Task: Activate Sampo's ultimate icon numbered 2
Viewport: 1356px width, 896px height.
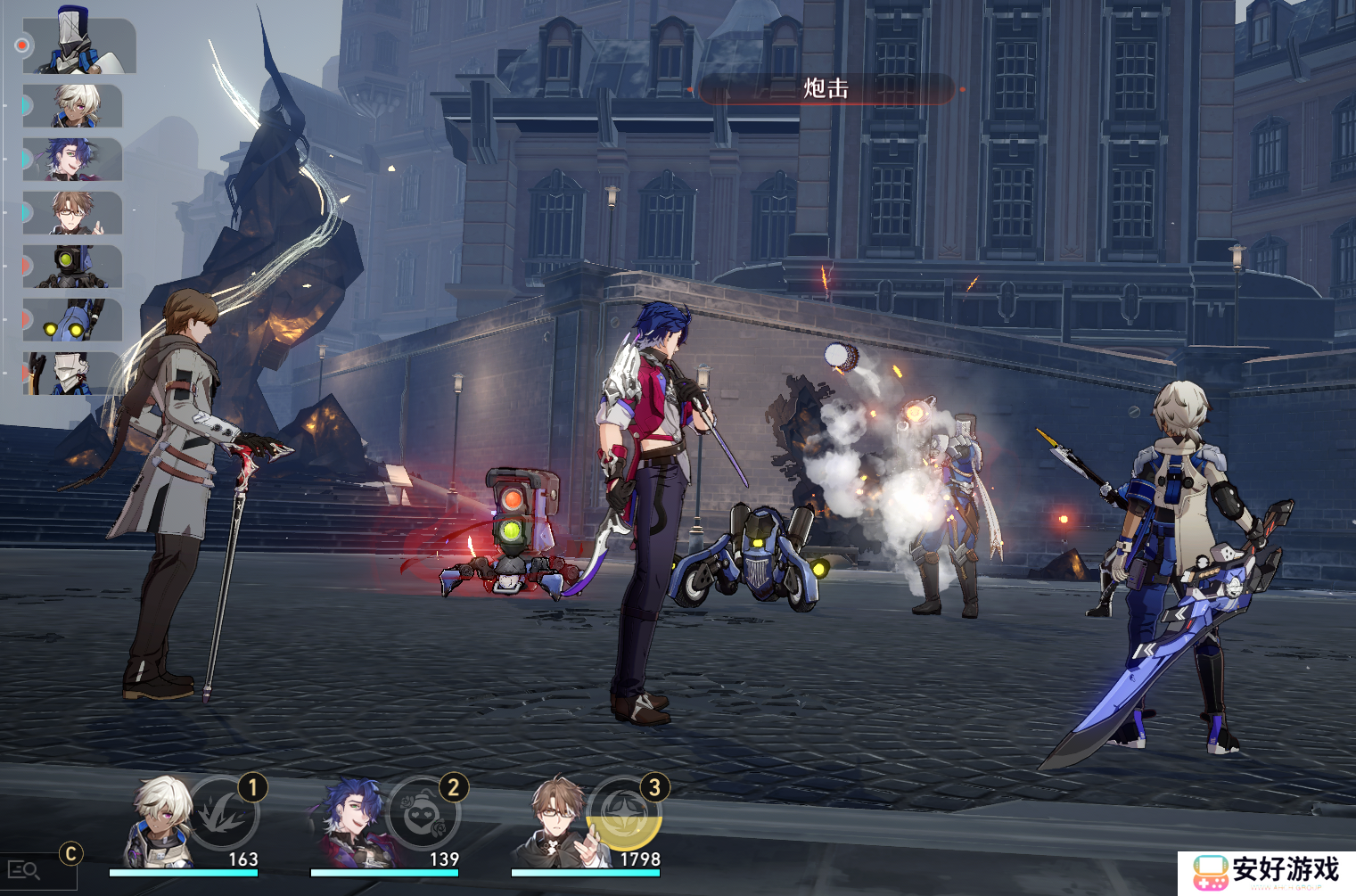Action: tap(423, 811)
